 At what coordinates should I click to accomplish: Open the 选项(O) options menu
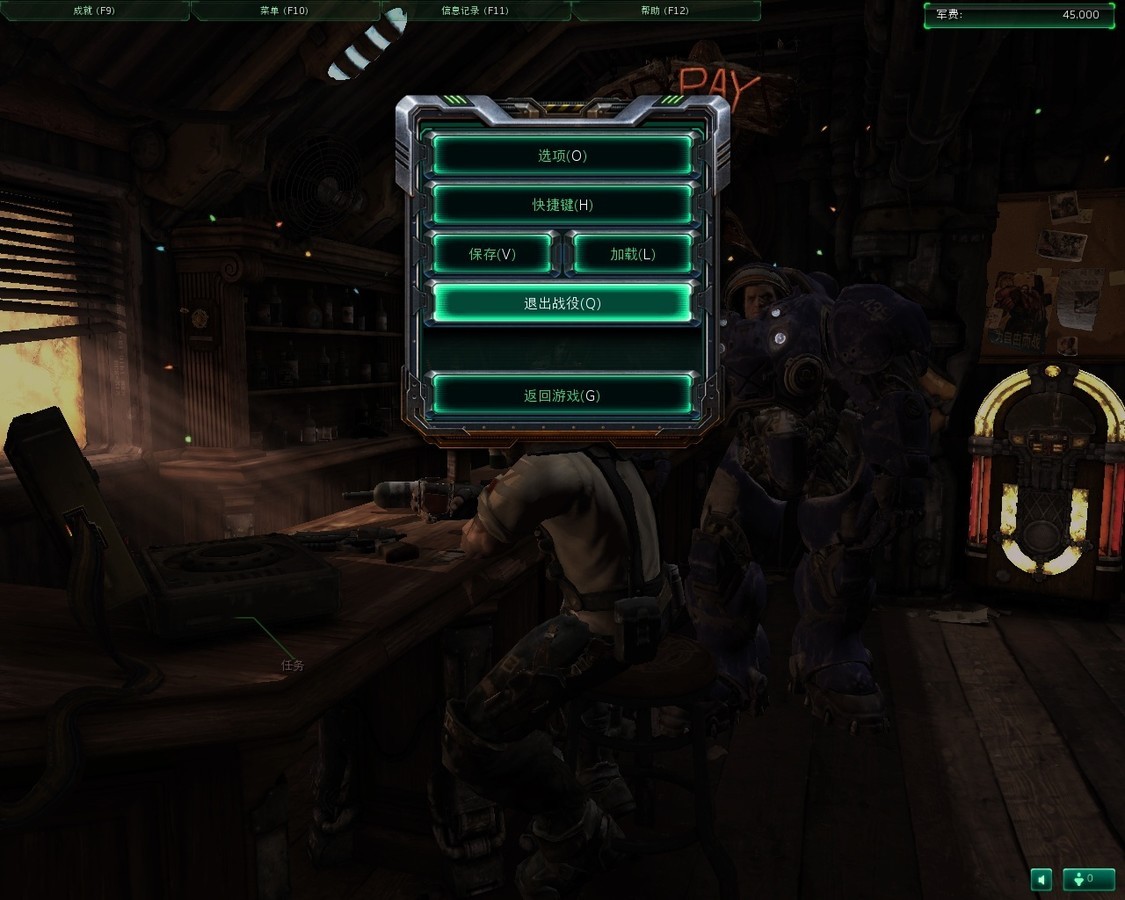point(562,156)
